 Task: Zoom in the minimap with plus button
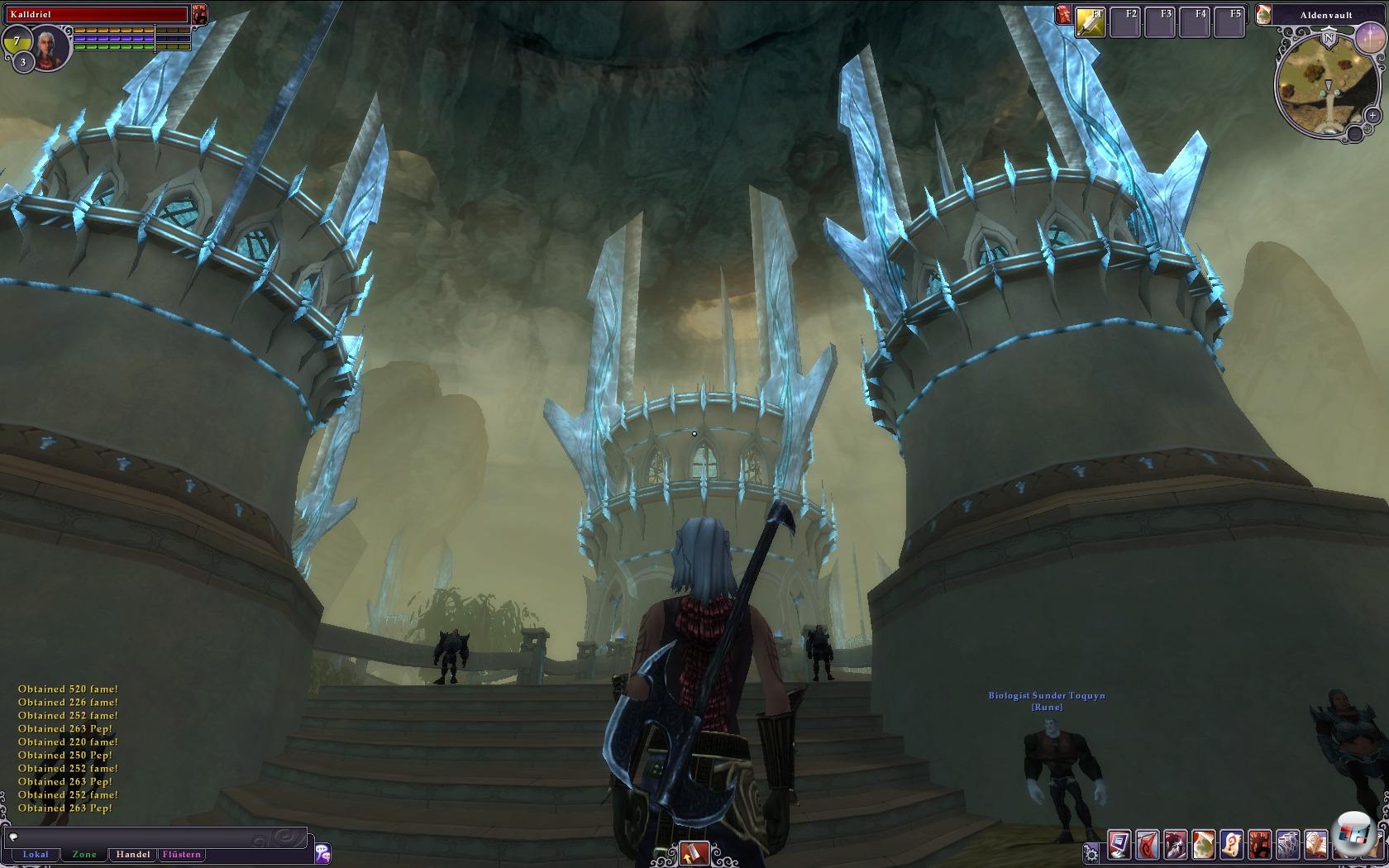pos(1372,116)
